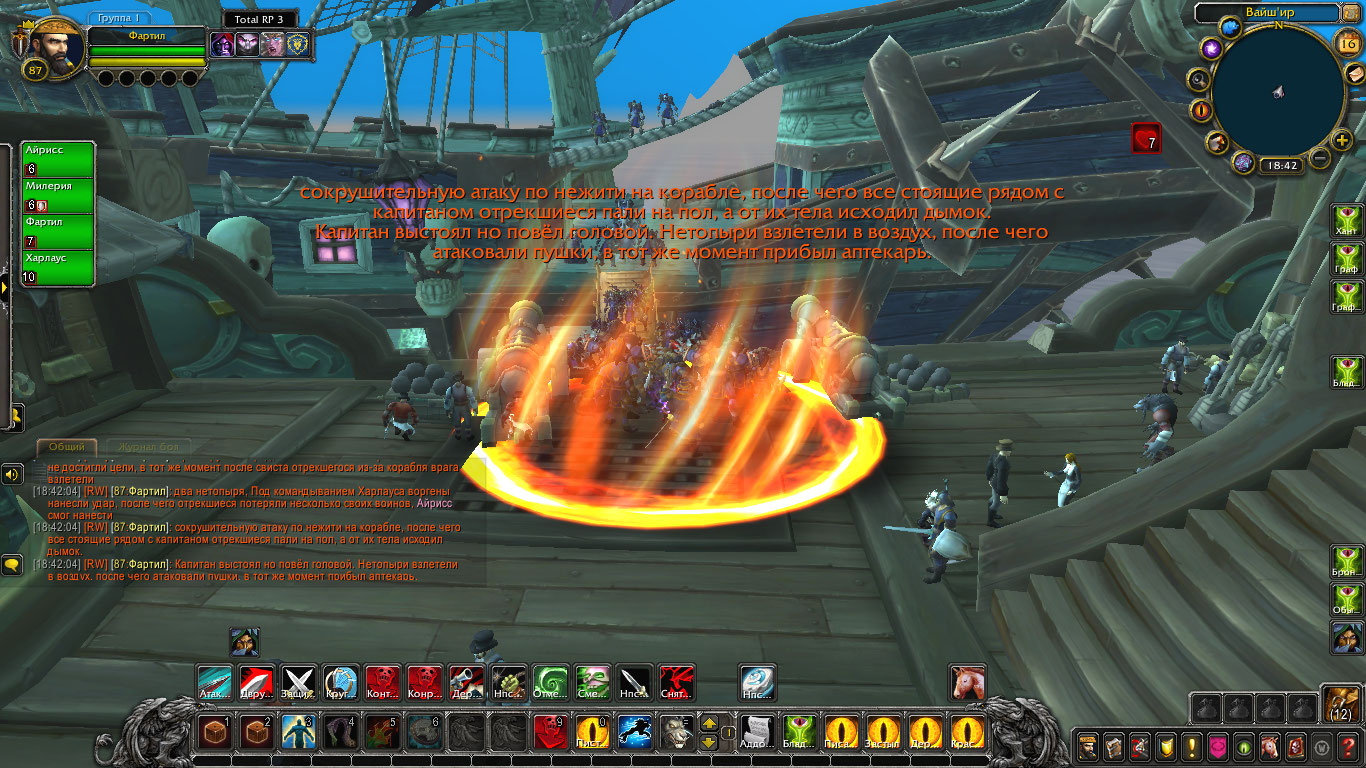Screen dimensions: 1366x768
Task: Open the character info micro button
Action: [1088, 746]
